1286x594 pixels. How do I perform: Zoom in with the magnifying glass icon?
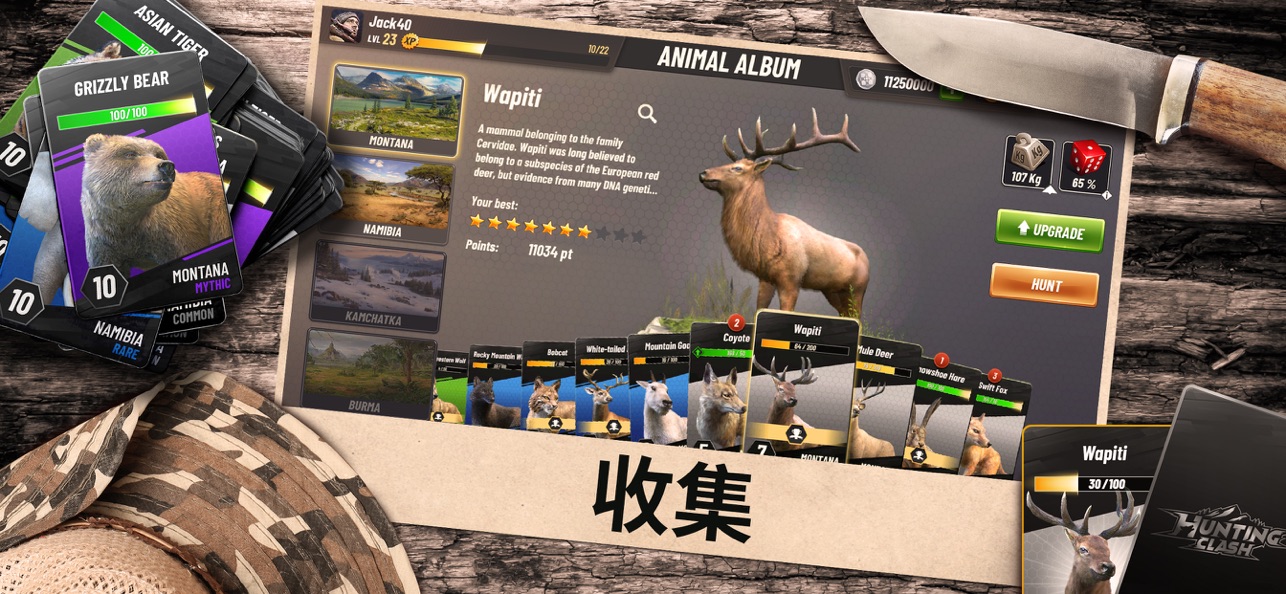coord(647,114)
